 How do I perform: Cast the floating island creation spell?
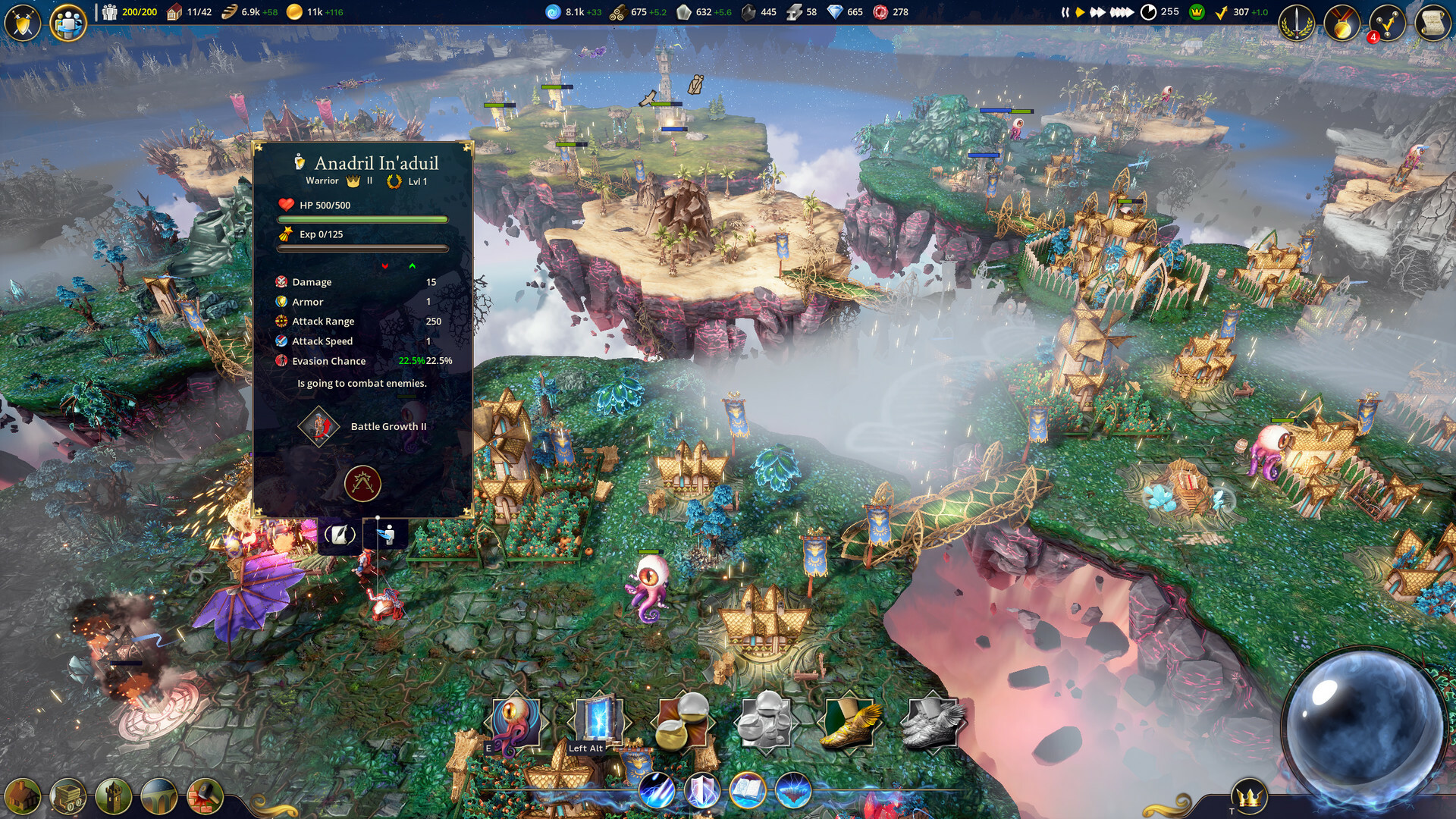point(792,791)
